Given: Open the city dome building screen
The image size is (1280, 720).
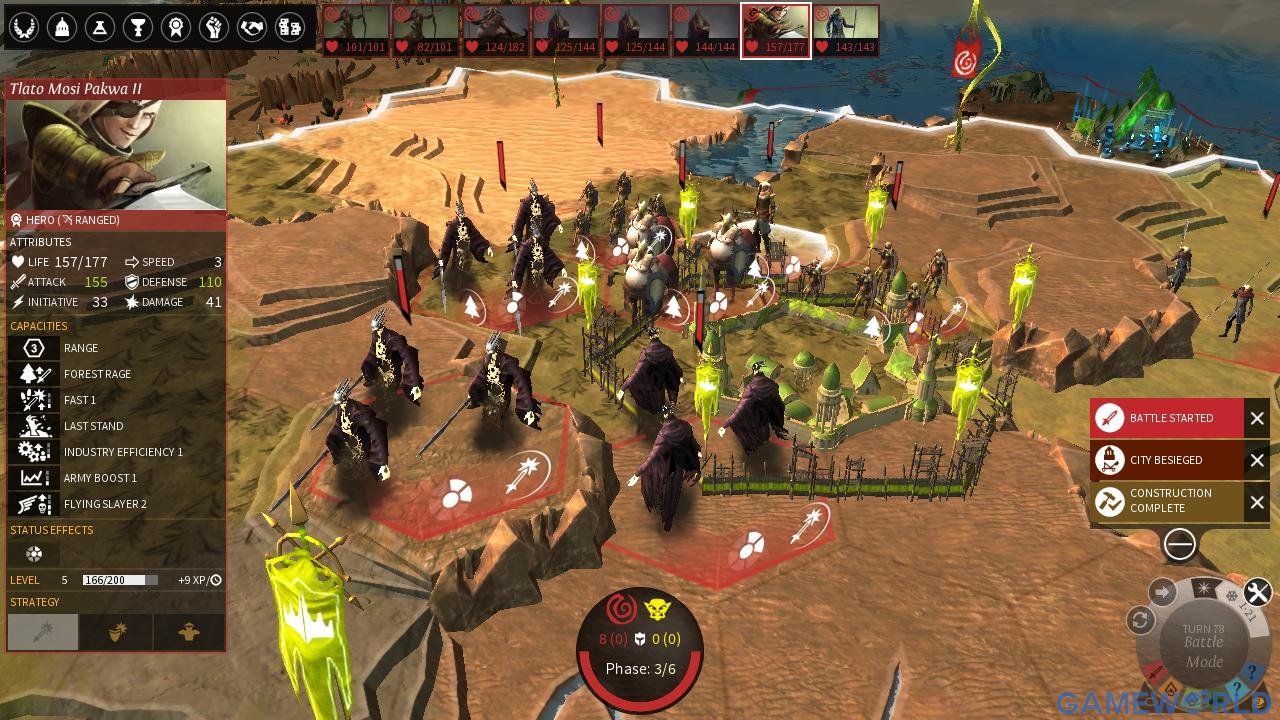Looking at the screenshot, I should (x=61, y=27).
